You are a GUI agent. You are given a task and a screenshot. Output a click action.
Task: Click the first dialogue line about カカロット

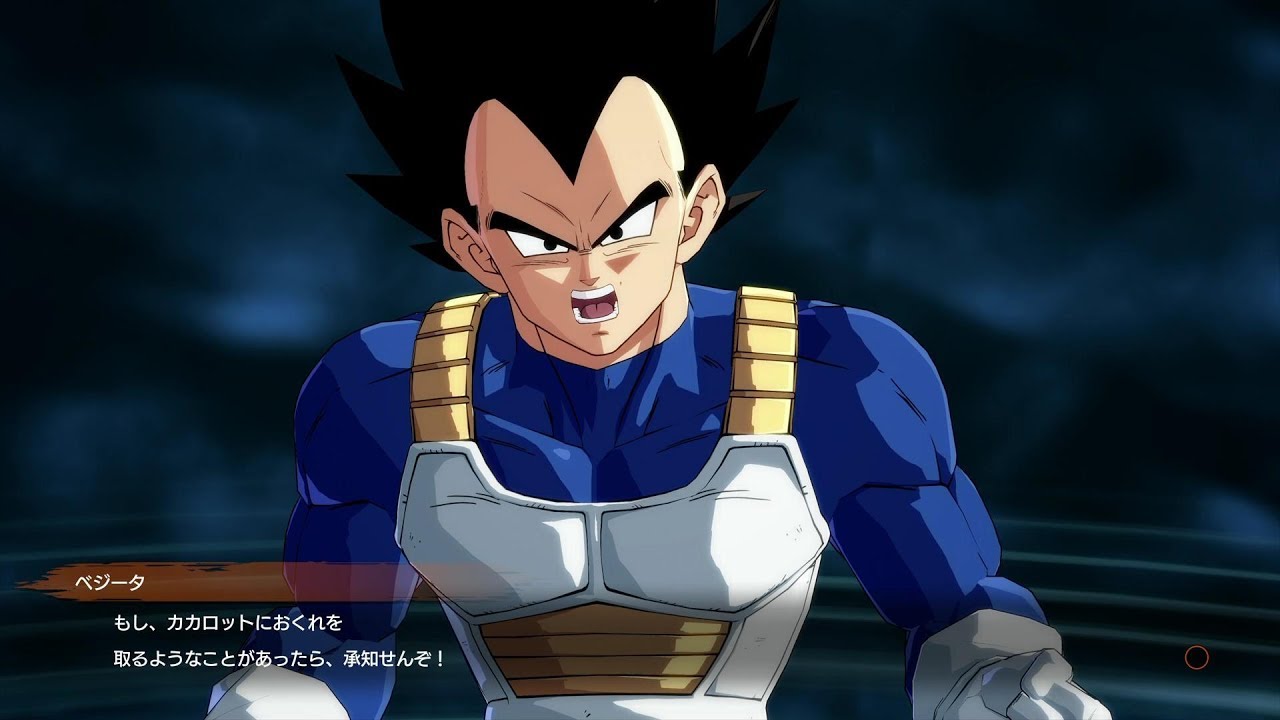pos(215,624)
